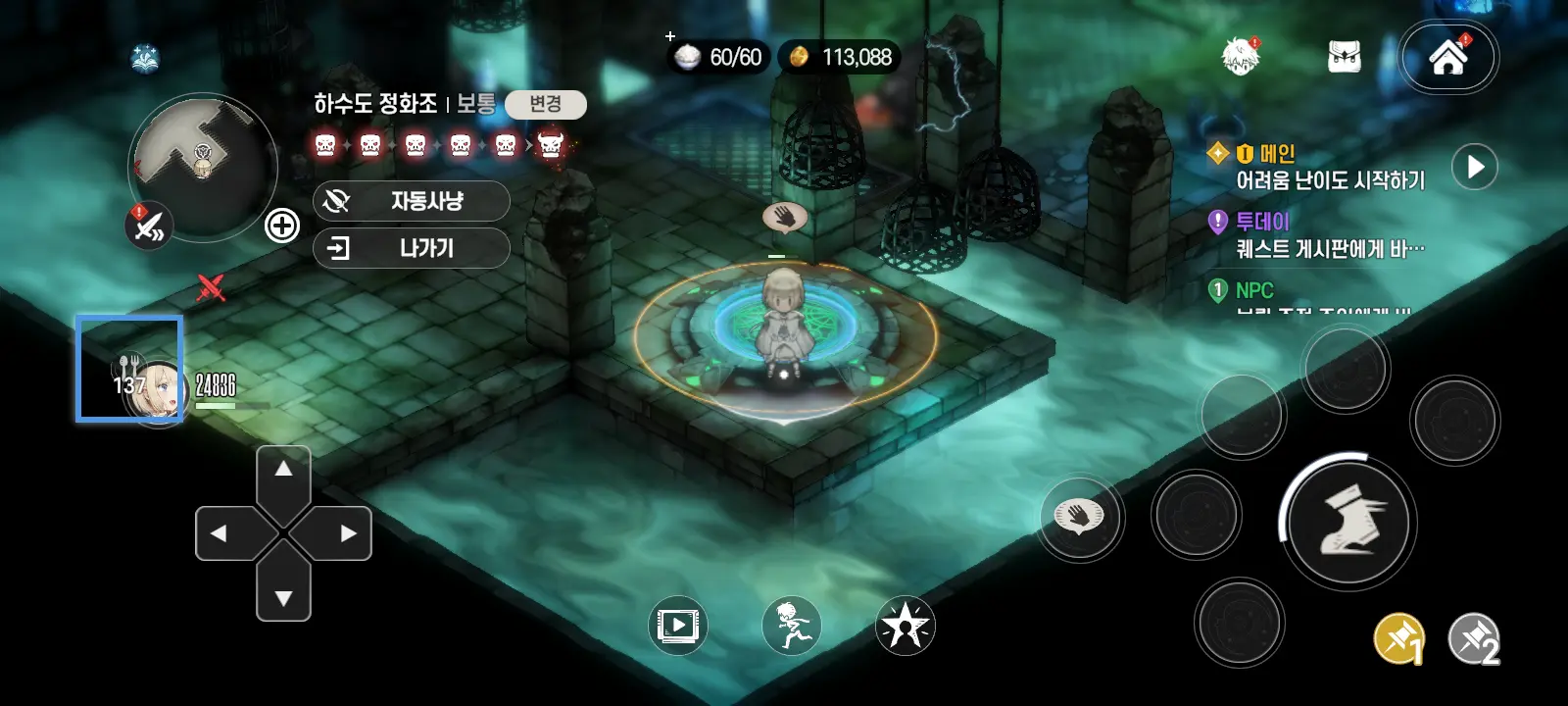
Task: Open the backpack inventory icon
Action: click(1344, 57)
